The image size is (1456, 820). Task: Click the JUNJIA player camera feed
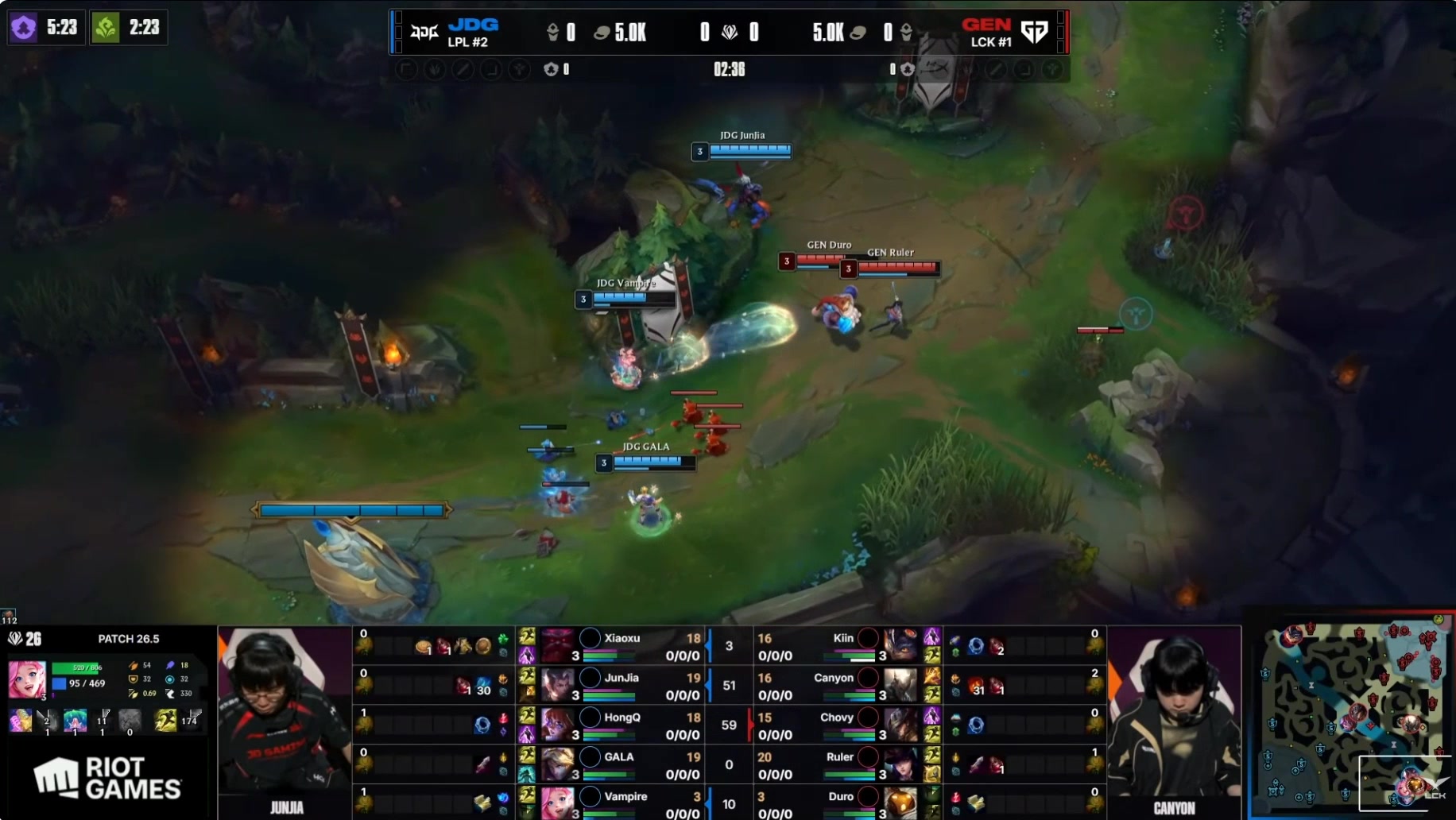(285, 715)
